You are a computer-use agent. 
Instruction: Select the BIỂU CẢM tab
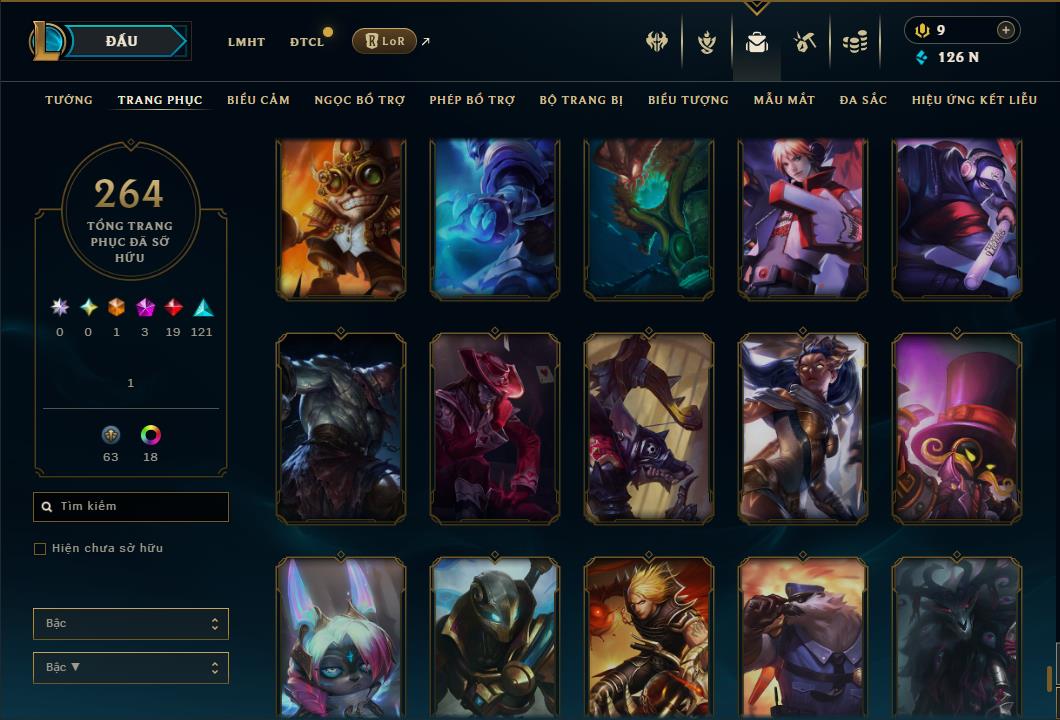pos(258,100)
